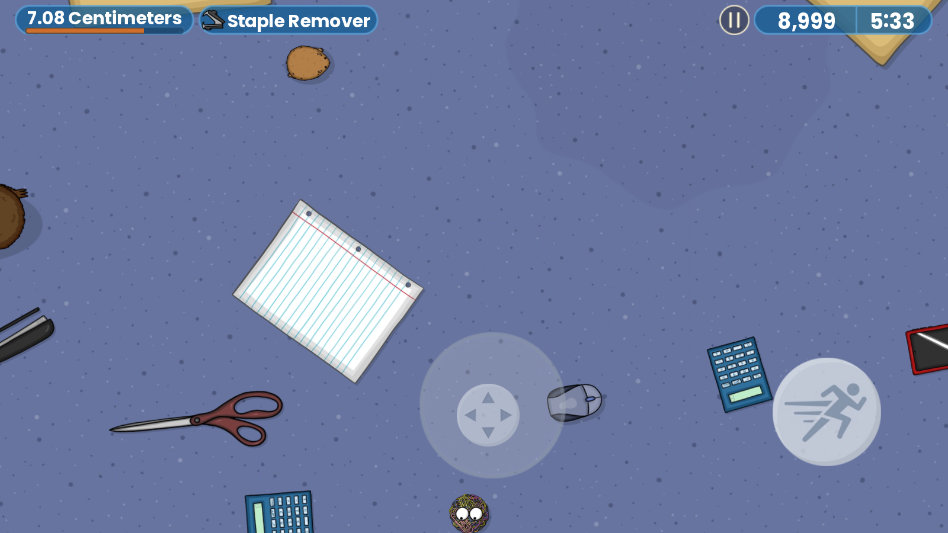Select the Staple Remover target indicator

288,20
